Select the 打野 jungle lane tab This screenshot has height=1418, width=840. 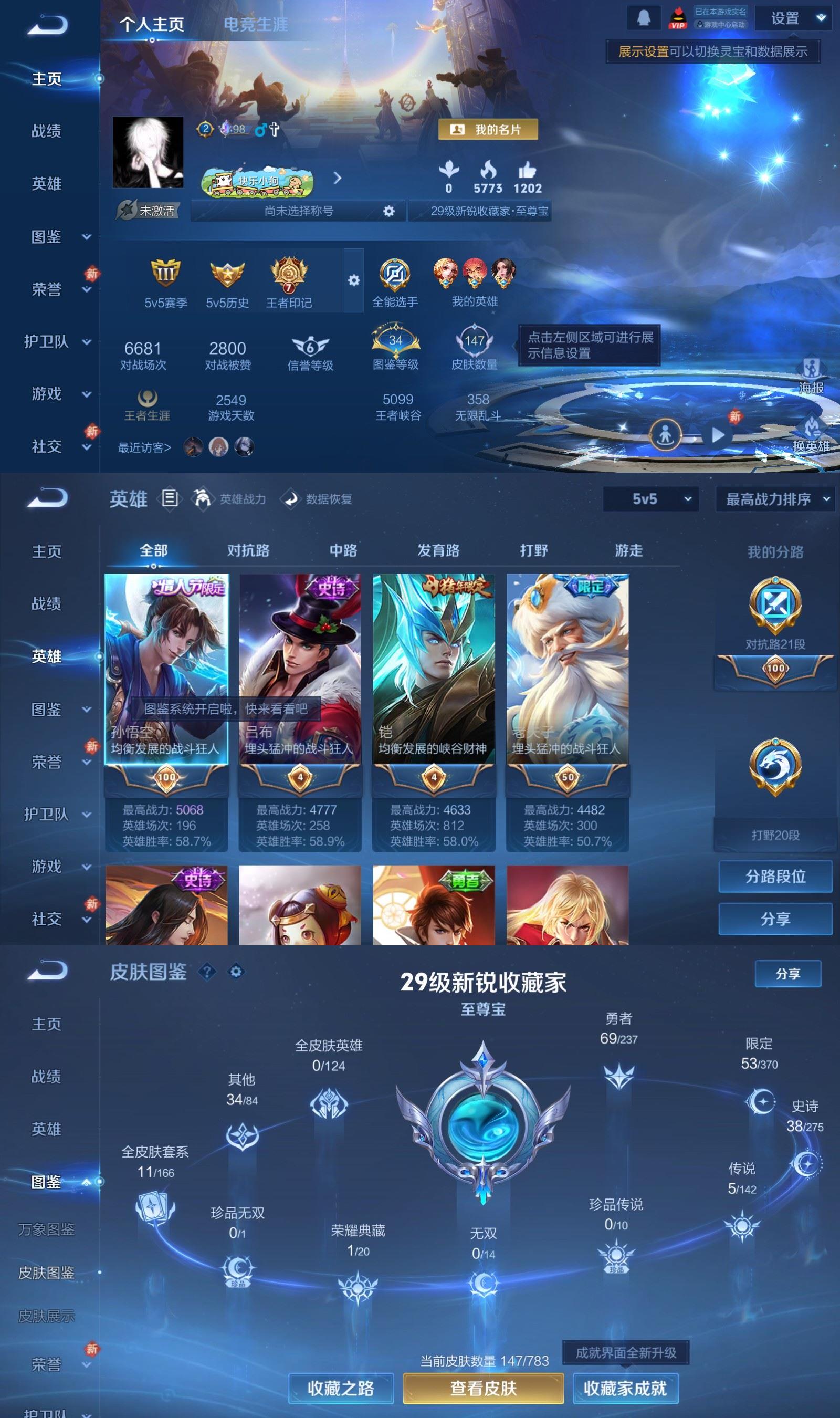point(534,549)
